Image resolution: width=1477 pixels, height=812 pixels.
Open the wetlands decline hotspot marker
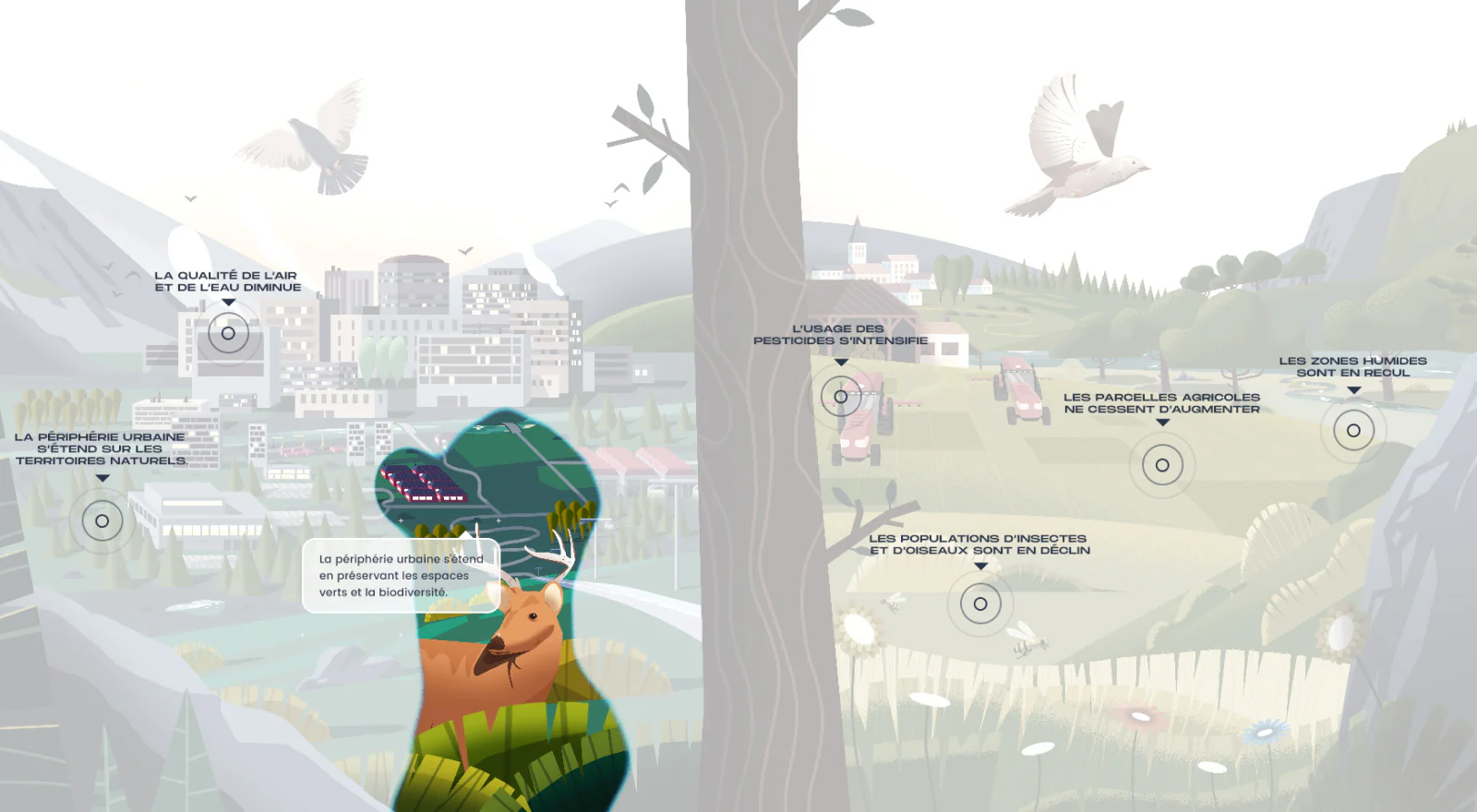point(1352,428)
